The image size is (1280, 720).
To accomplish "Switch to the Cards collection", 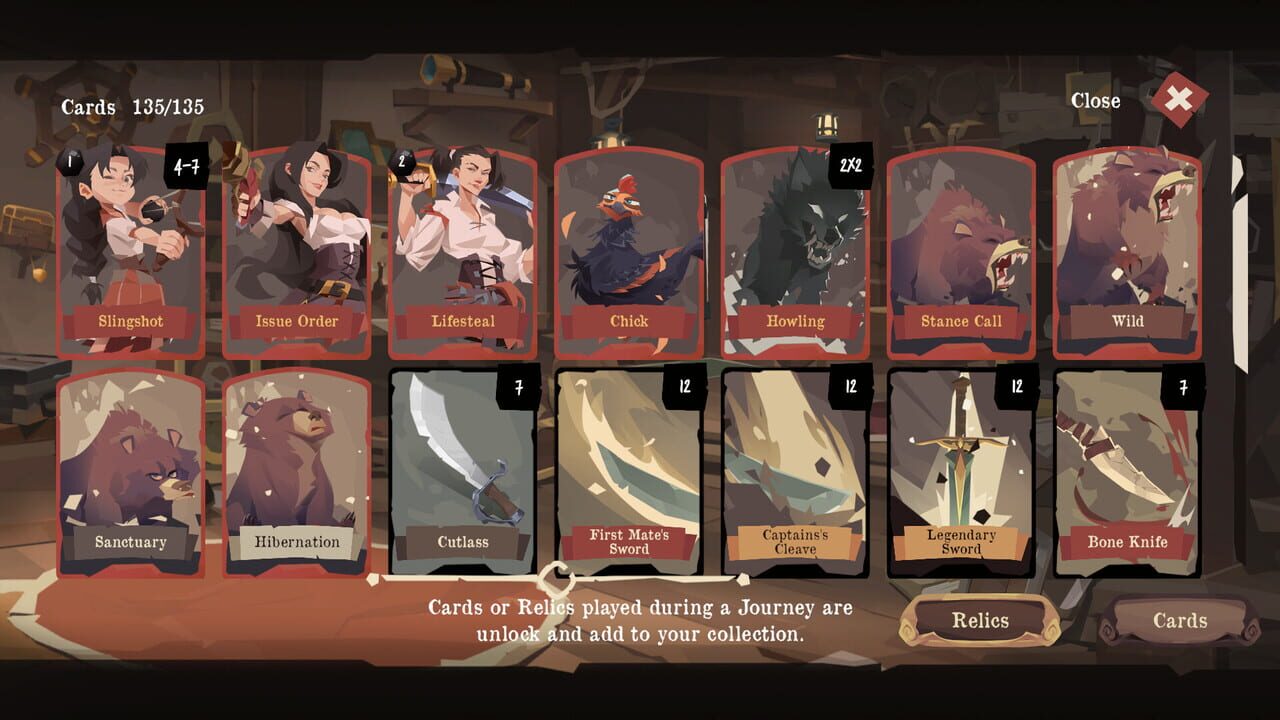I will (1179, 620).
